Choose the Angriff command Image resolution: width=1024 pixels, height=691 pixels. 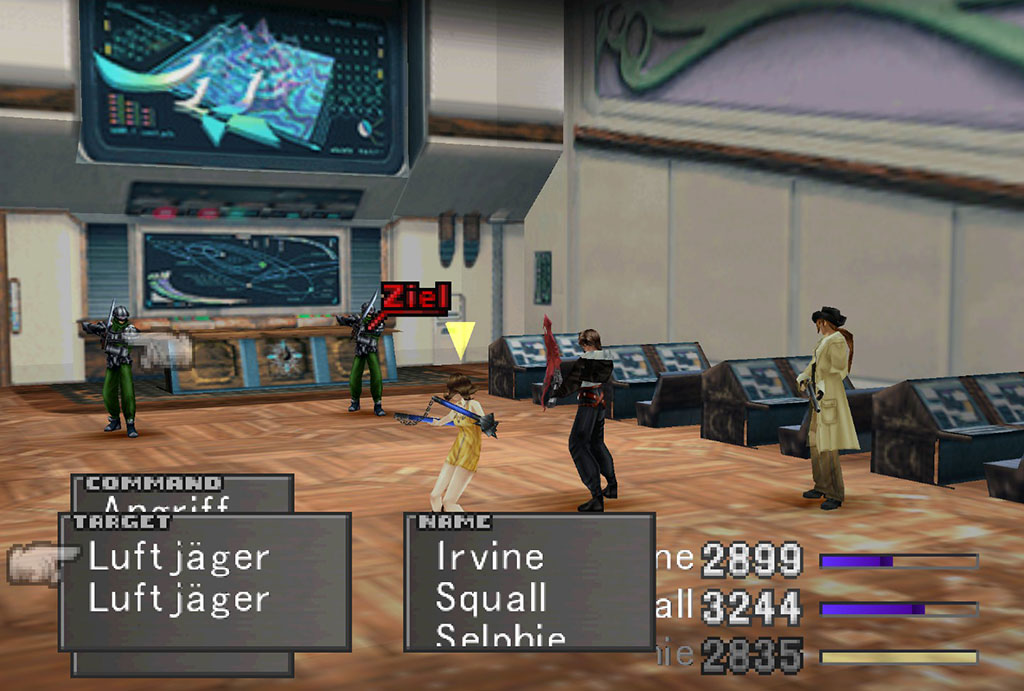(x=166, y=504)
